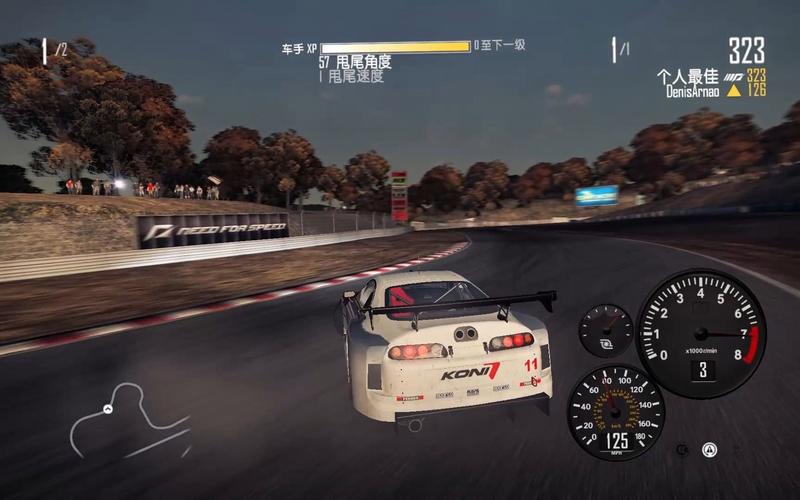Select the lit driver-assist indicator icon
Viewport: 800px width, 500px height.
(709, 449)
